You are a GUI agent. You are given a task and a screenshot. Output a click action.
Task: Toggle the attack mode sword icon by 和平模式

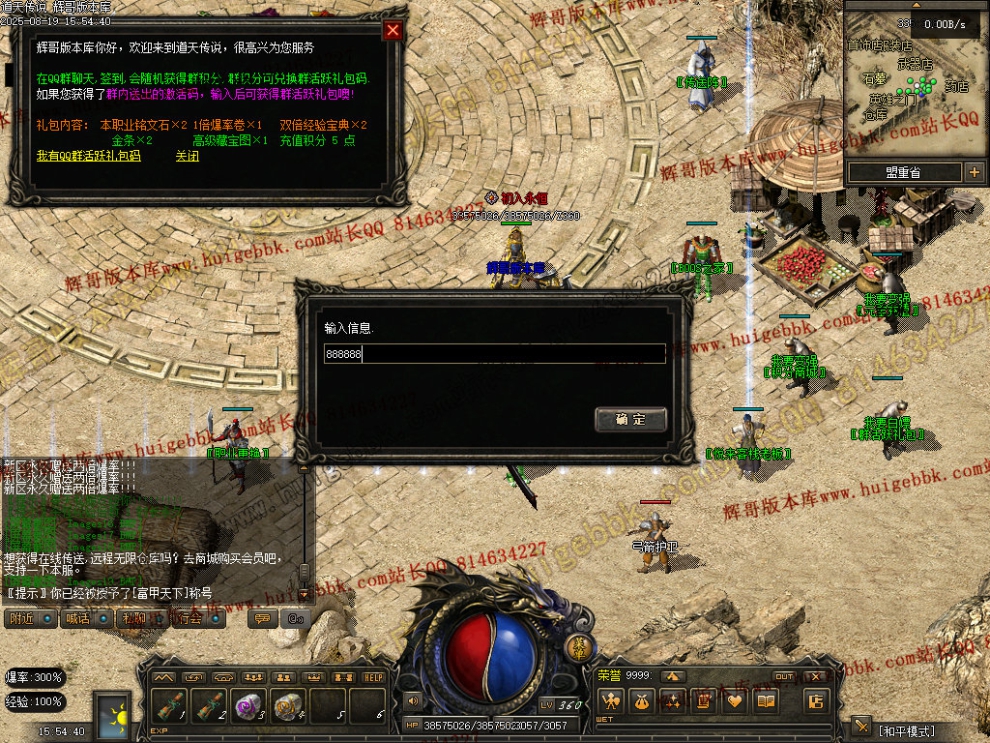point(861,726)
